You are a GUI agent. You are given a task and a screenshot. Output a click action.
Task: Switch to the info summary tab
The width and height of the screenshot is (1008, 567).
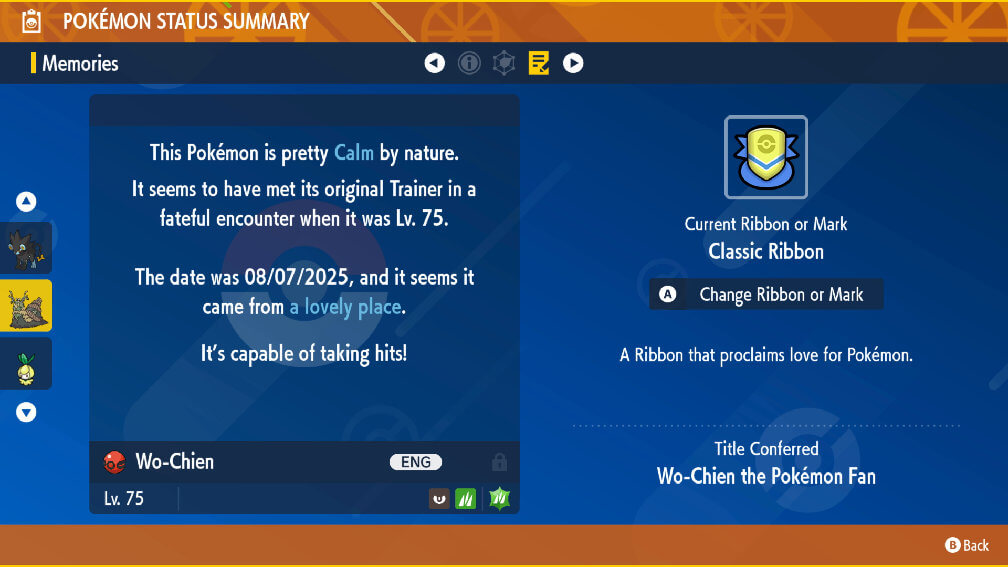[x=469, y=63]
